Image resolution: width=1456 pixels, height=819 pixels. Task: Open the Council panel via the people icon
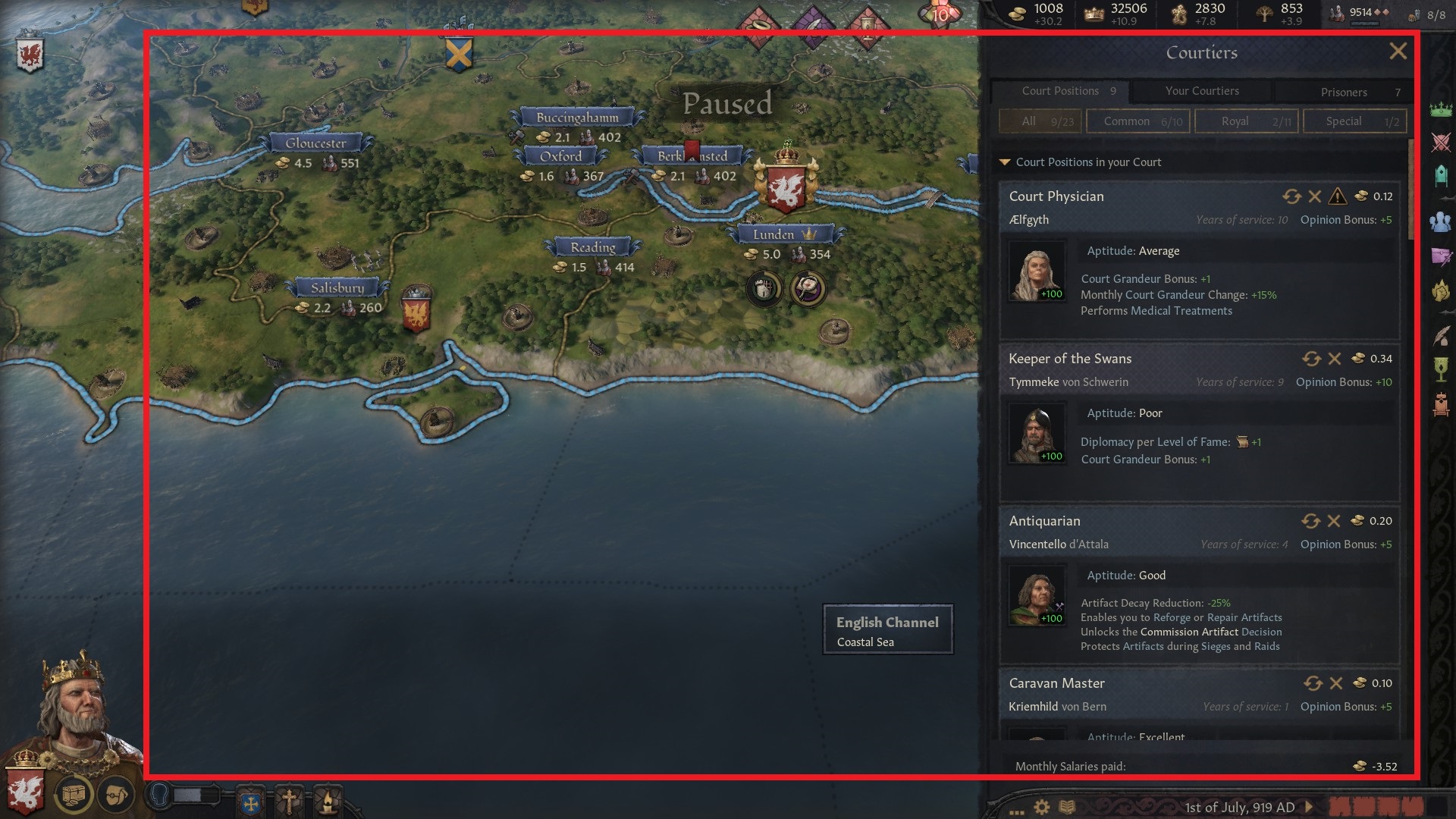[1439, 223]
